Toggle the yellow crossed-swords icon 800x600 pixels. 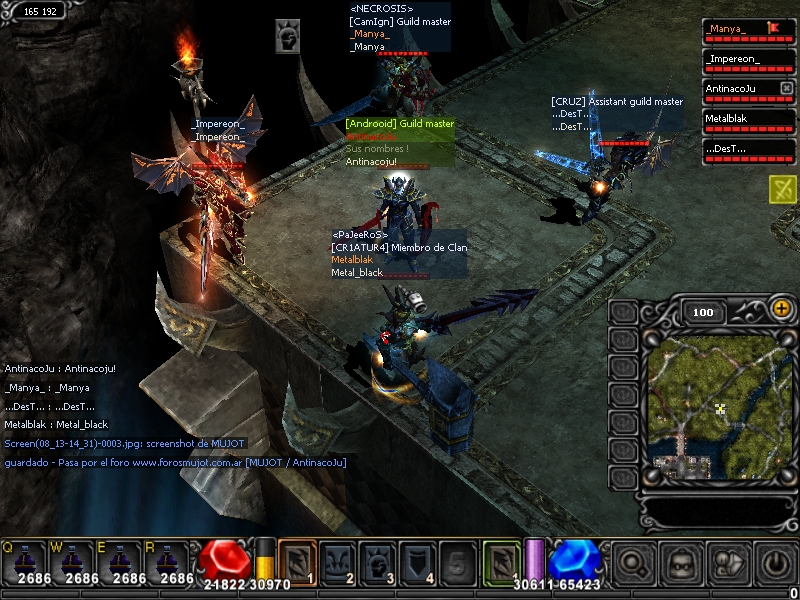pyautogui.click(x=782, y=189)
